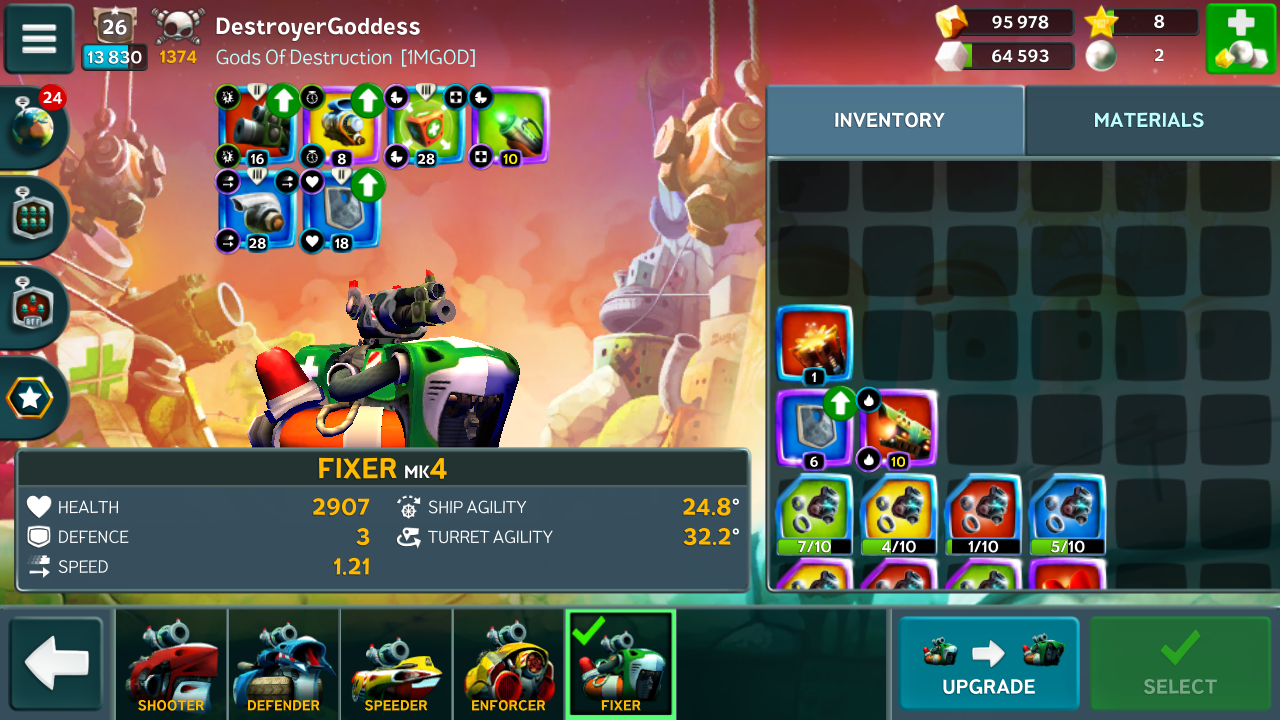Go back with the white arrow button
The height and width of the screenshot is (720, 1280).
click(57, 664)
